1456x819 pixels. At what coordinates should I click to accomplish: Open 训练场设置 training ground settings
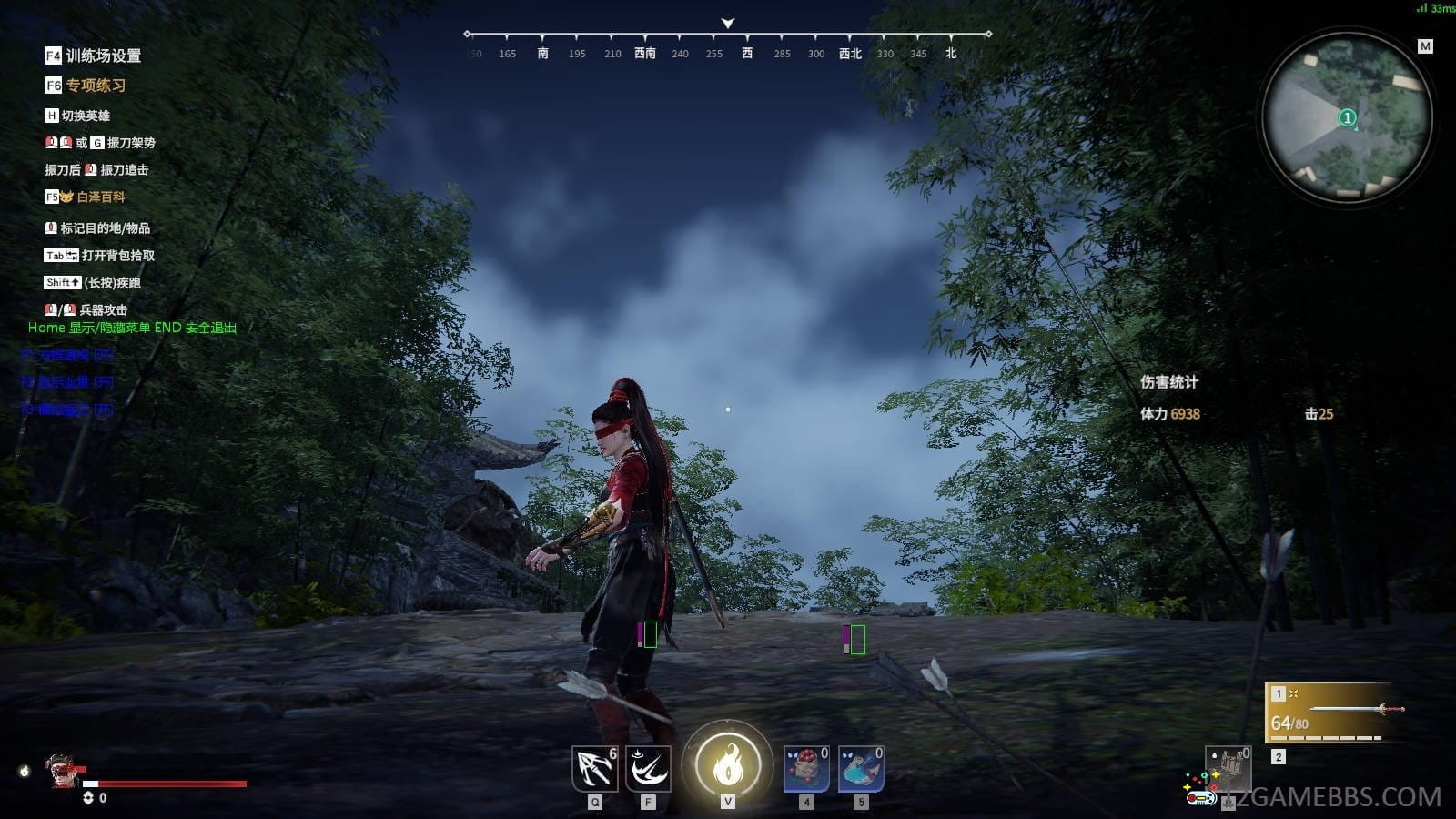click(x=102, y=56)
